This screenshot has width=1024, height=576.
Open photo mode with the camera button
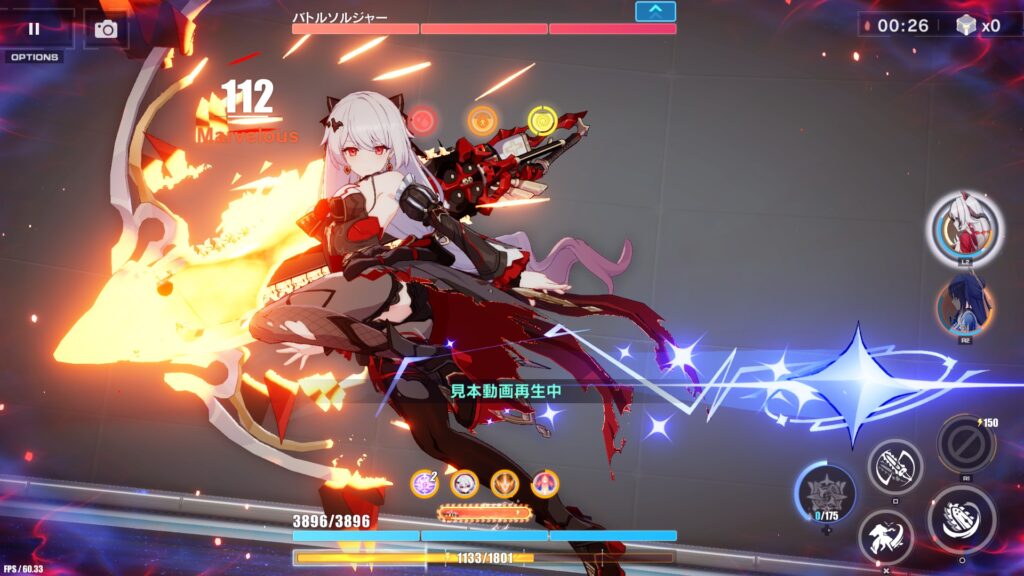tap(106, 29)
